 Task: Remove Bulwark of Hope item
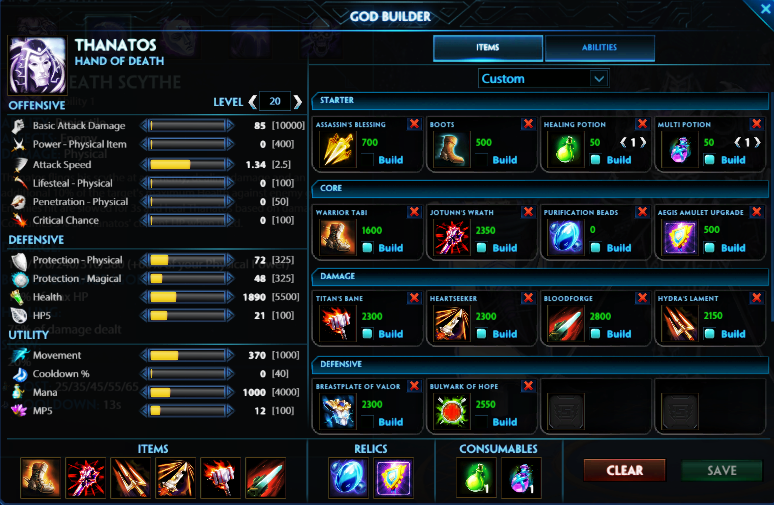click(x=528, y=385)
